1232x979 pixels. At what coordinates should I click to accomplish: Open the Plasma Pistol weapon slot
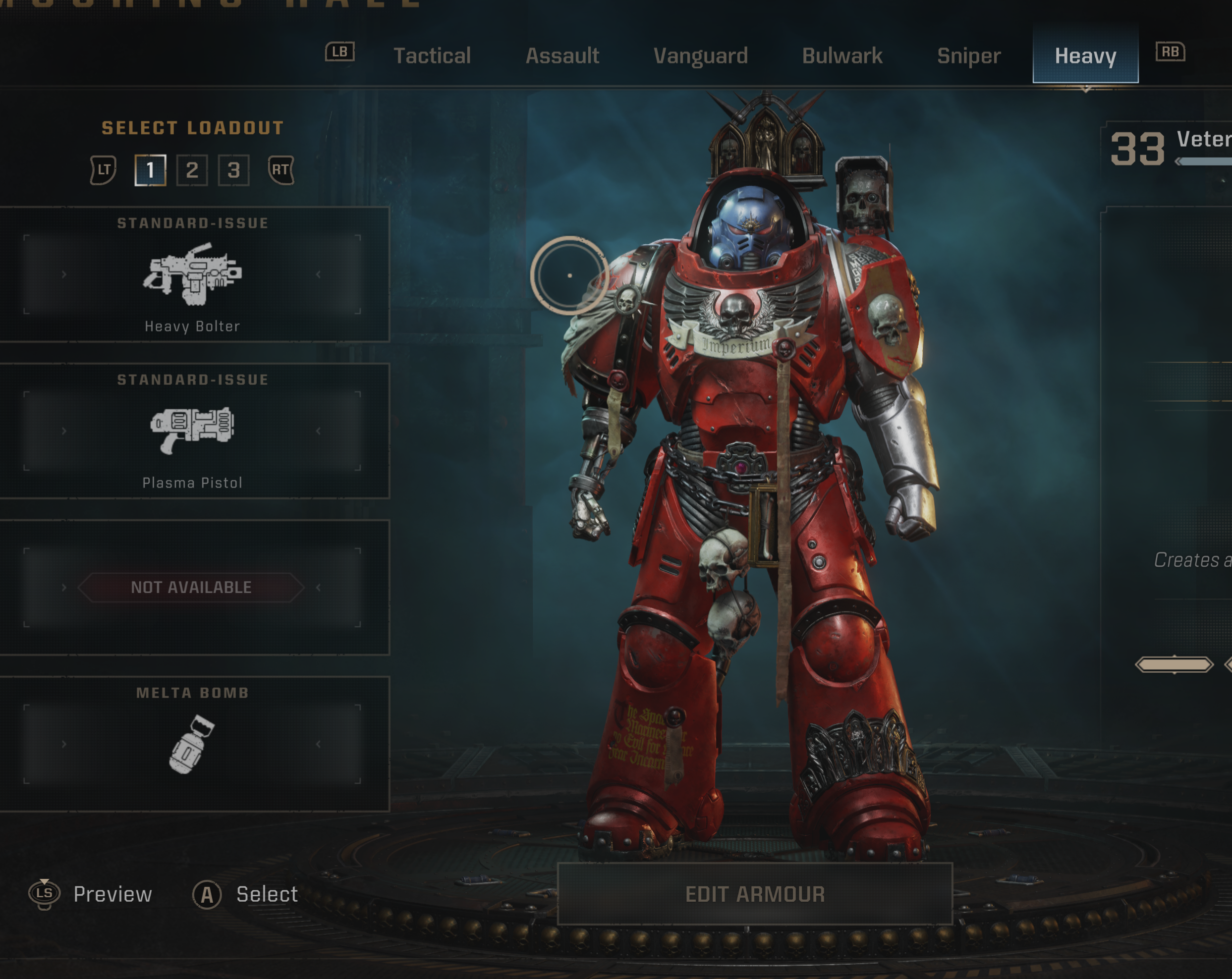(193, 431)
